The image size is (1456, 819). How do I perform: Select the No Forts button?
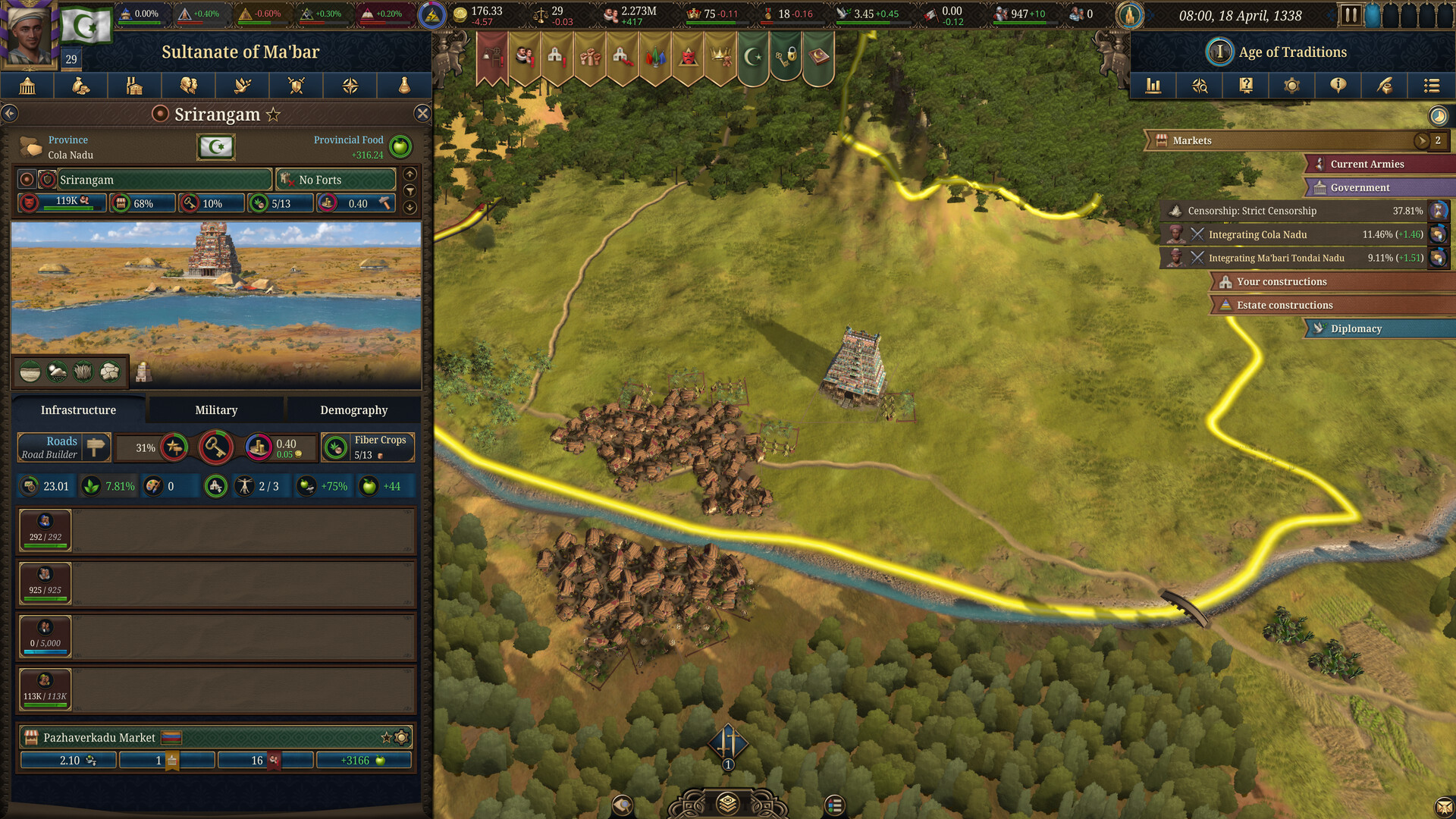click(335, 180)
